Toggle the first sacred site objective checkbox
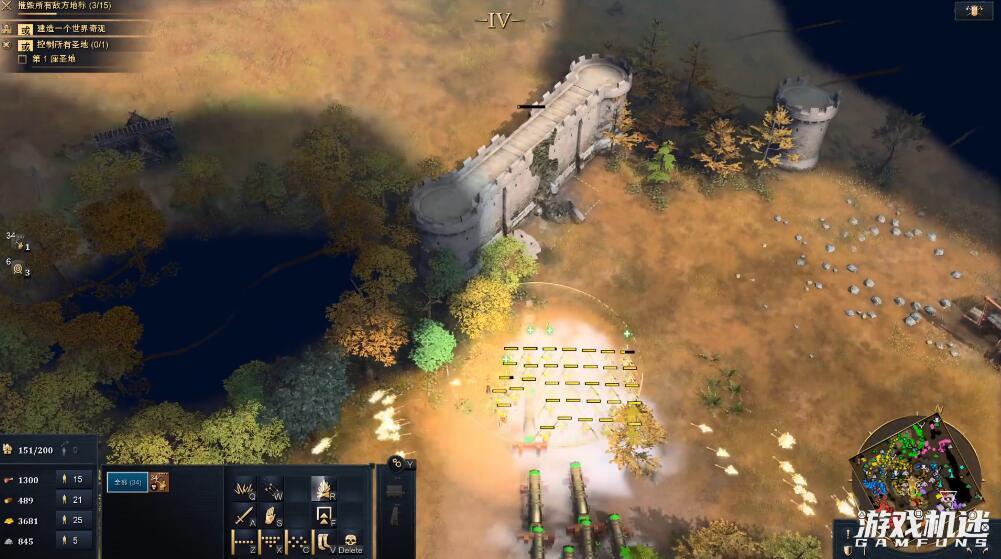 pyautogui.click(x=23, y=59)
